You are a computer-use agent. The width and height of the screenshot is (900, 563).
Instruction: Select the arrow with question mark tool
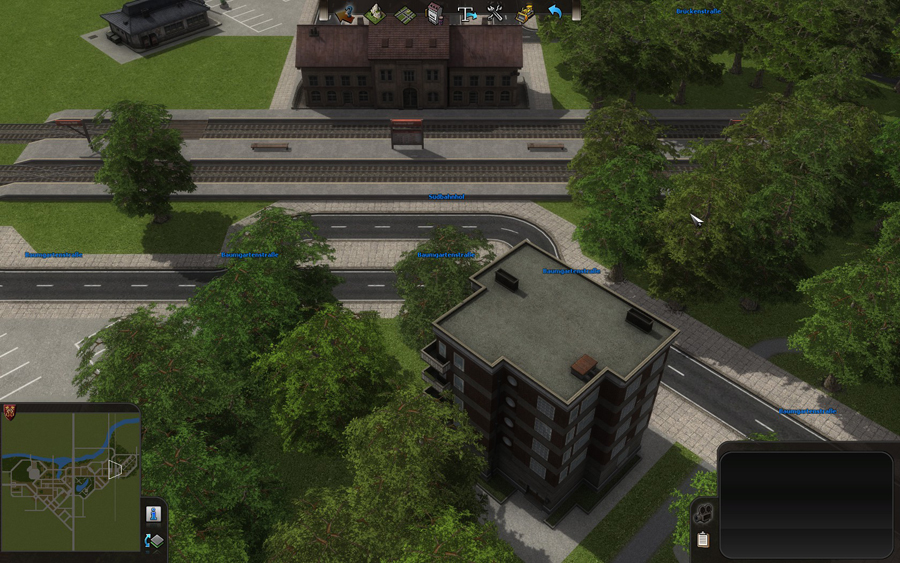tap(346, 13)
